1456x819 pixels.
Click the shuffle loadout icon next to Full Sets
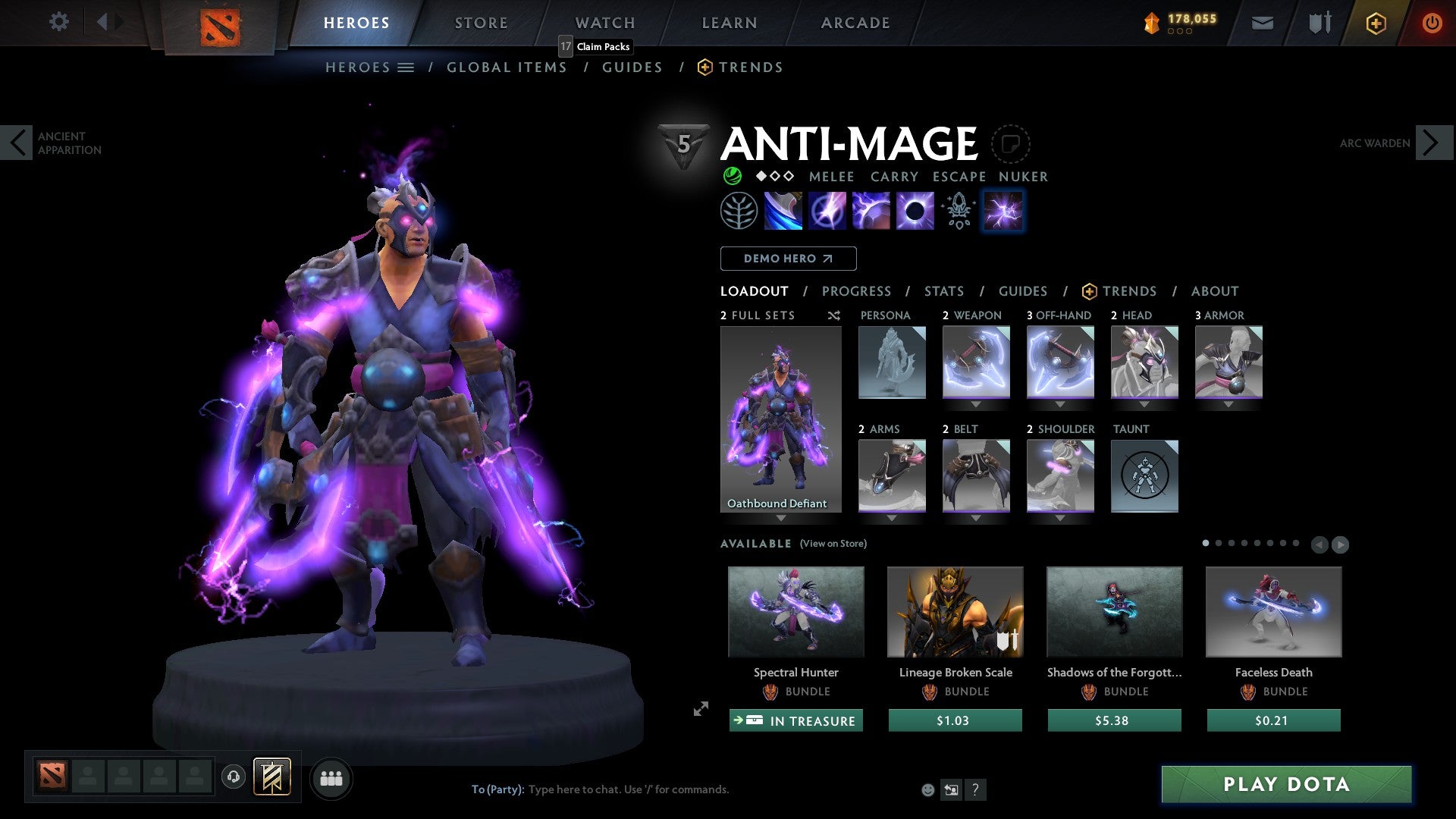point(833,315)
